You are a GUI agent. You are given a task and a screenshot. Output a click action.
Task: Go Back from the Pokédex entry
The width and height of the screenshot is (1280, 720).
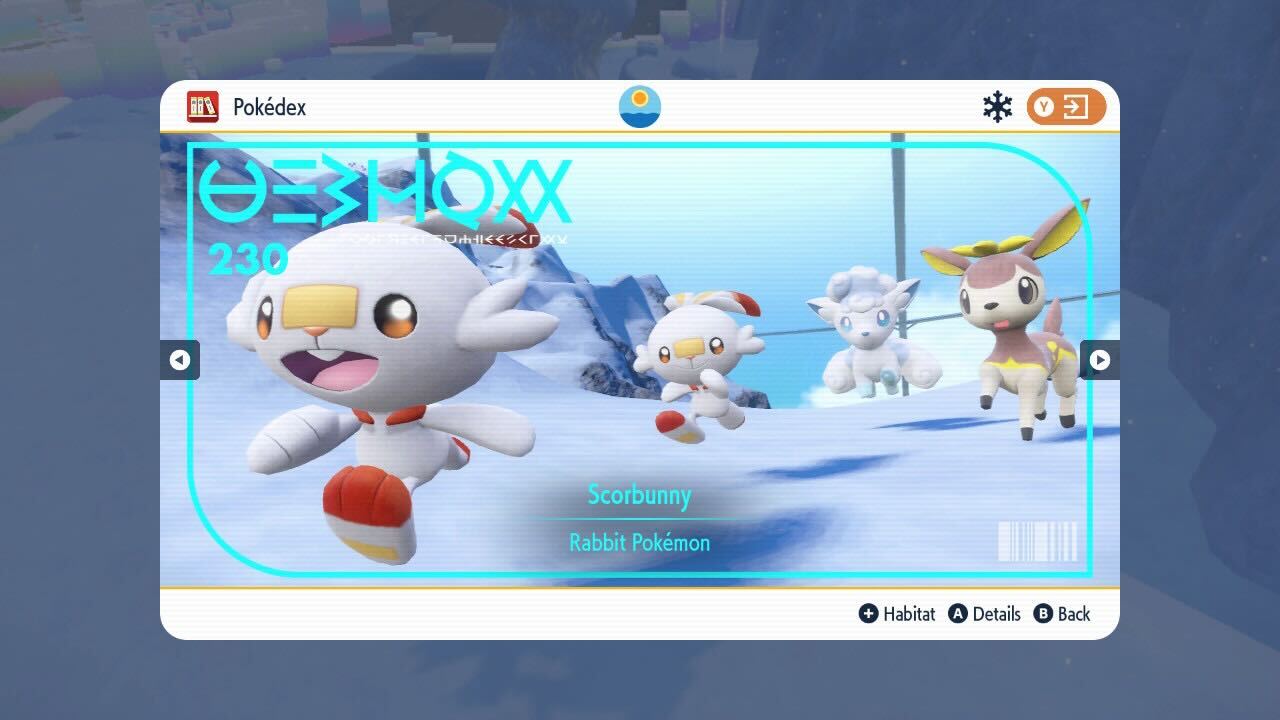(x=1075, y=614)
